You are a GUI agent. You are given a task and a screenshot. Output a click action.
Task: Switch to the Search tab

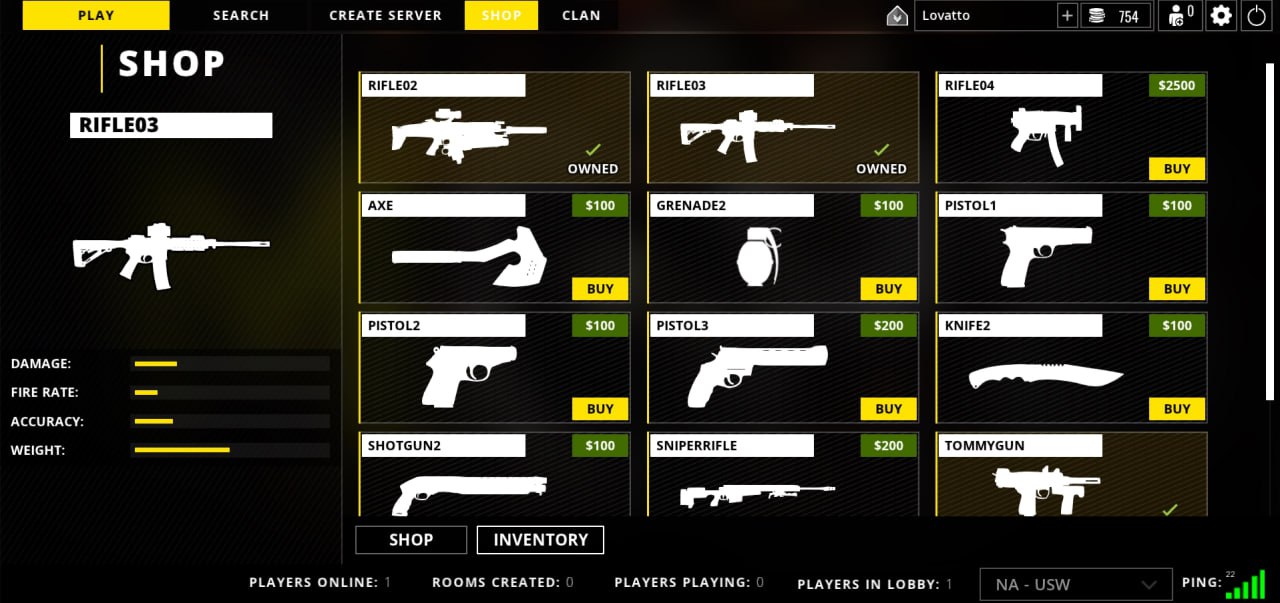(x=241, y=15)
